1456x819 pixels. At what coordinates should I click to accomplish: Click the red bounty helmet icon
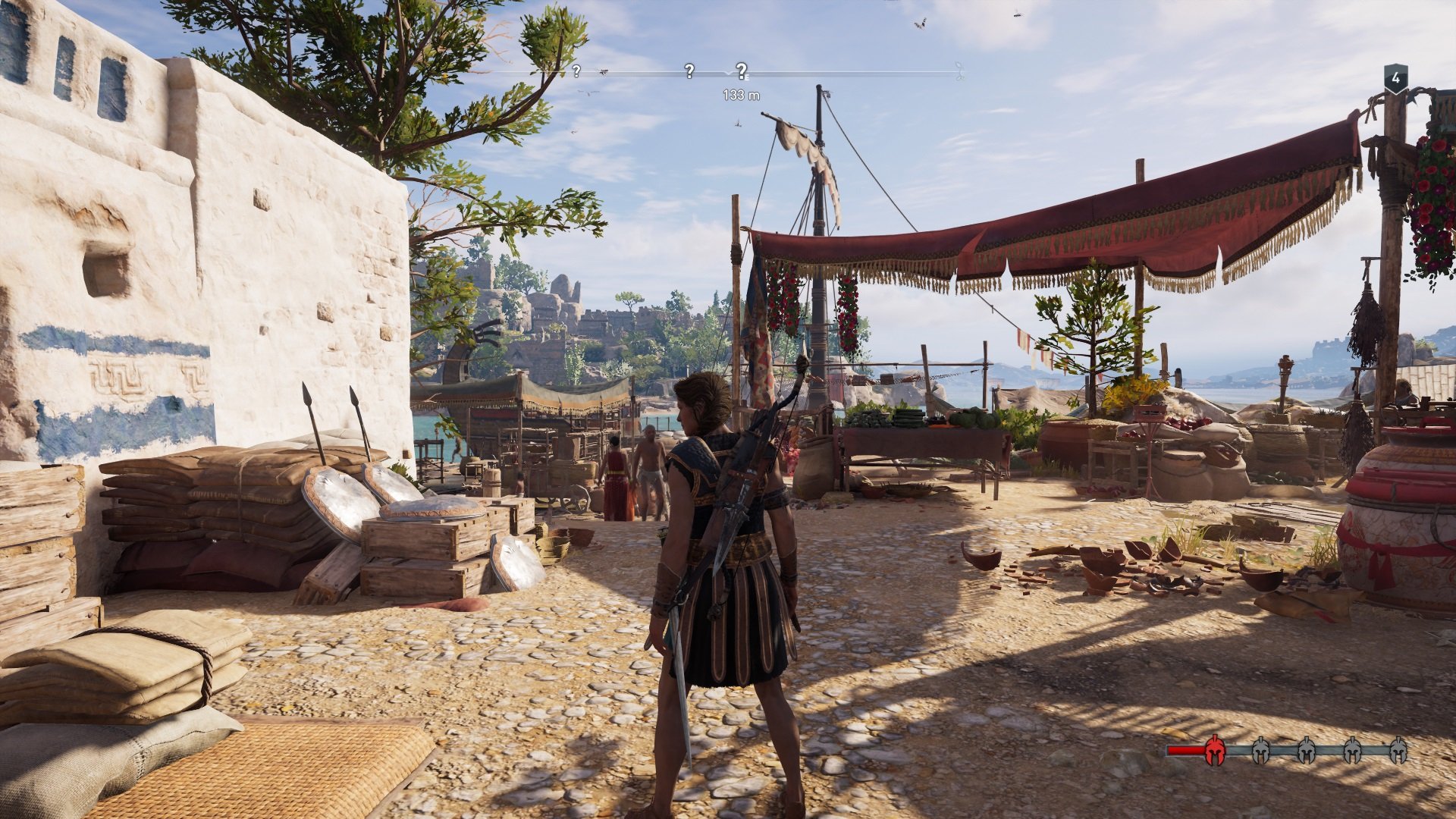[x=1214, y=750]
